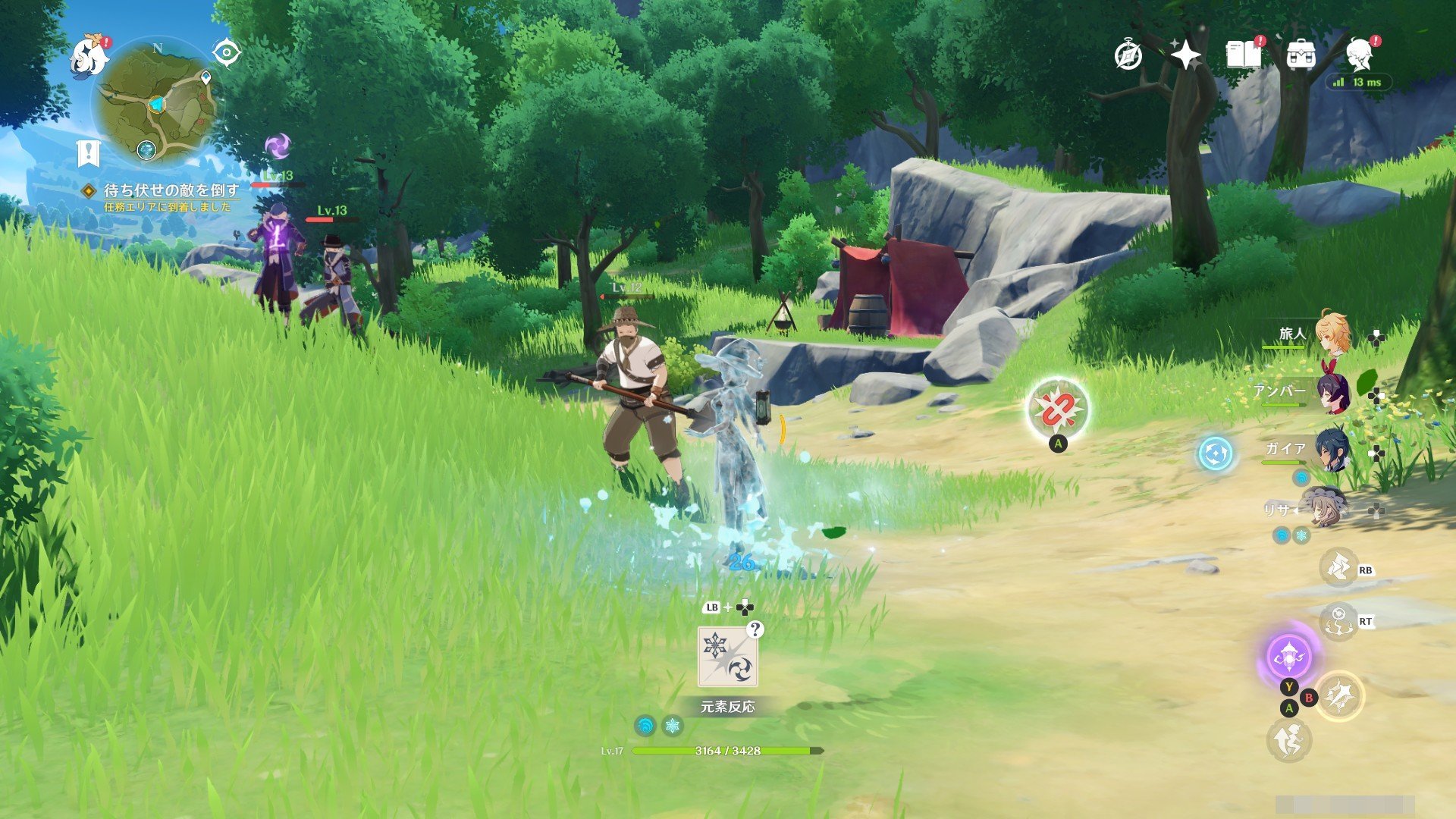The image size is (1456, 819).
Task: Activate the purple elemental burst
Action: point(1288,656)
